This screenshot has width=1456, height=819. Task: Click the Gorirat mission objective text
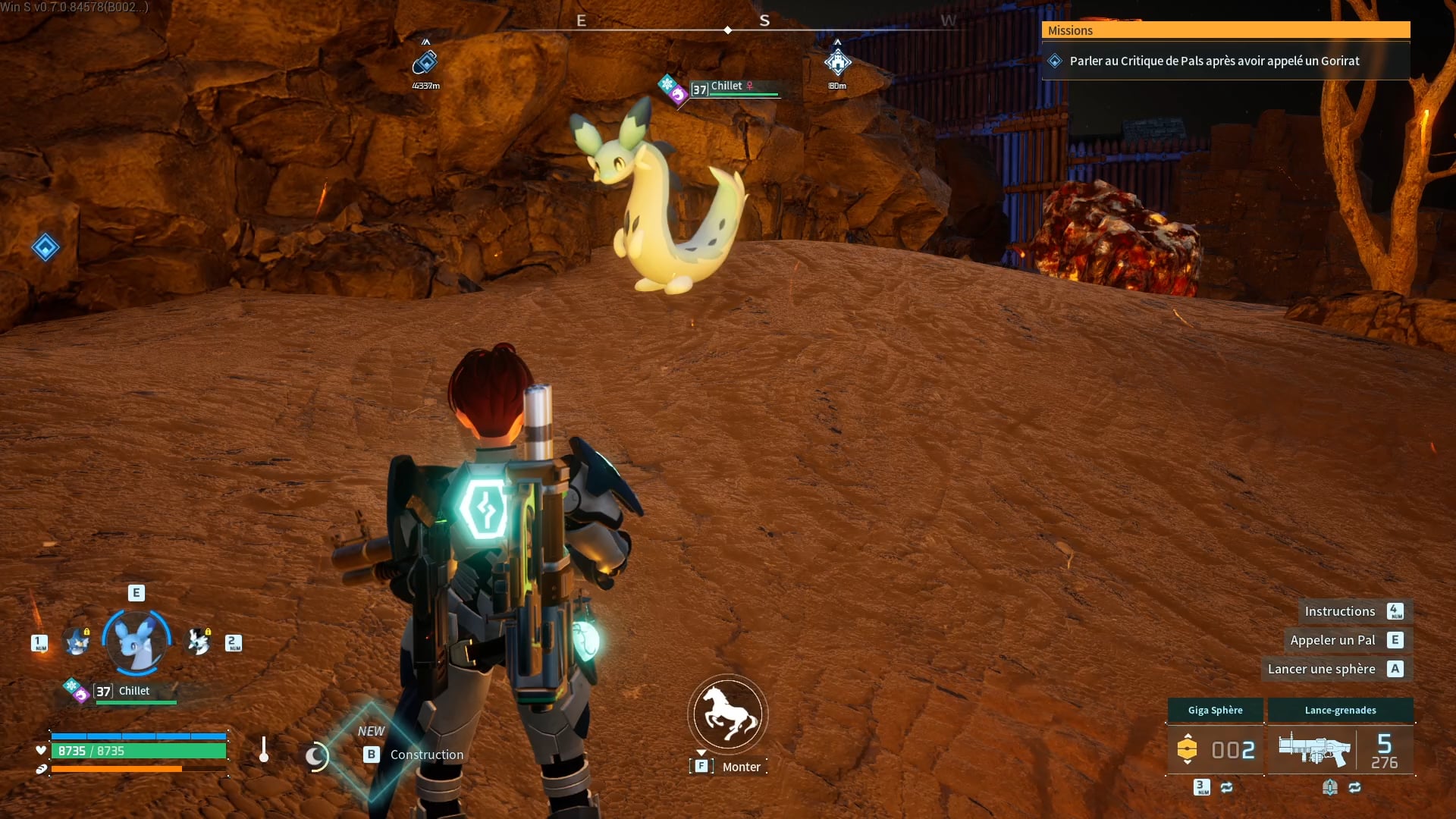1214,61
